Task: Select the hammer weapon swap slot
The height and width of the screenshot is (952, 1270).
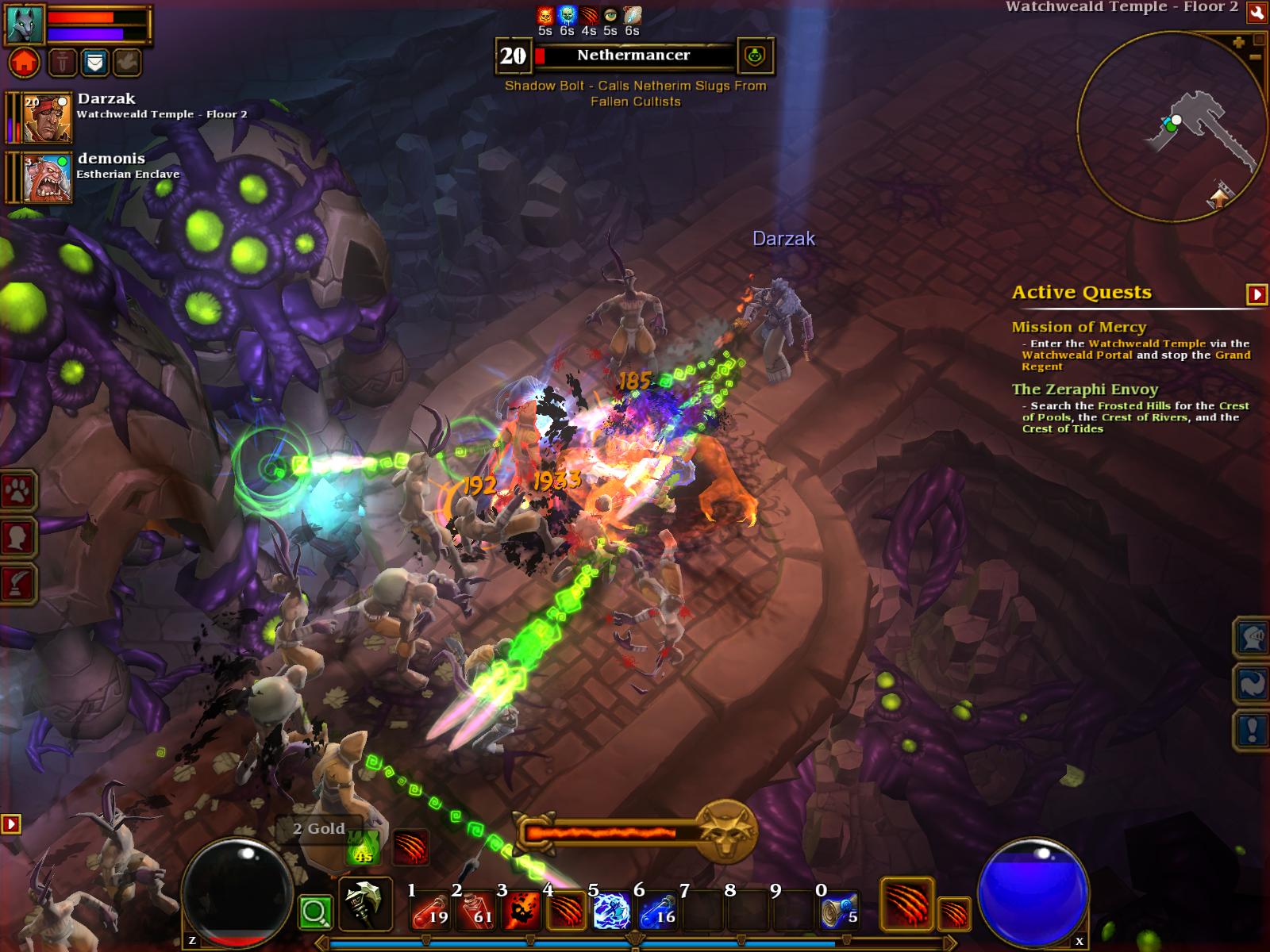Action: pos(365,904)
